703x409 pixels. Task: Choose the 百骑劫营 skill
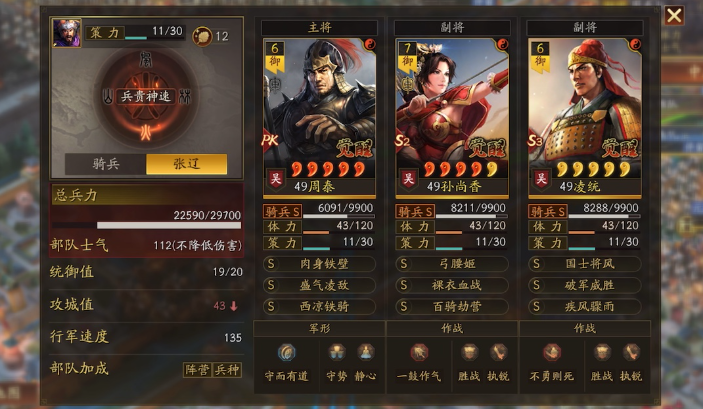click(x=452, y=306)
